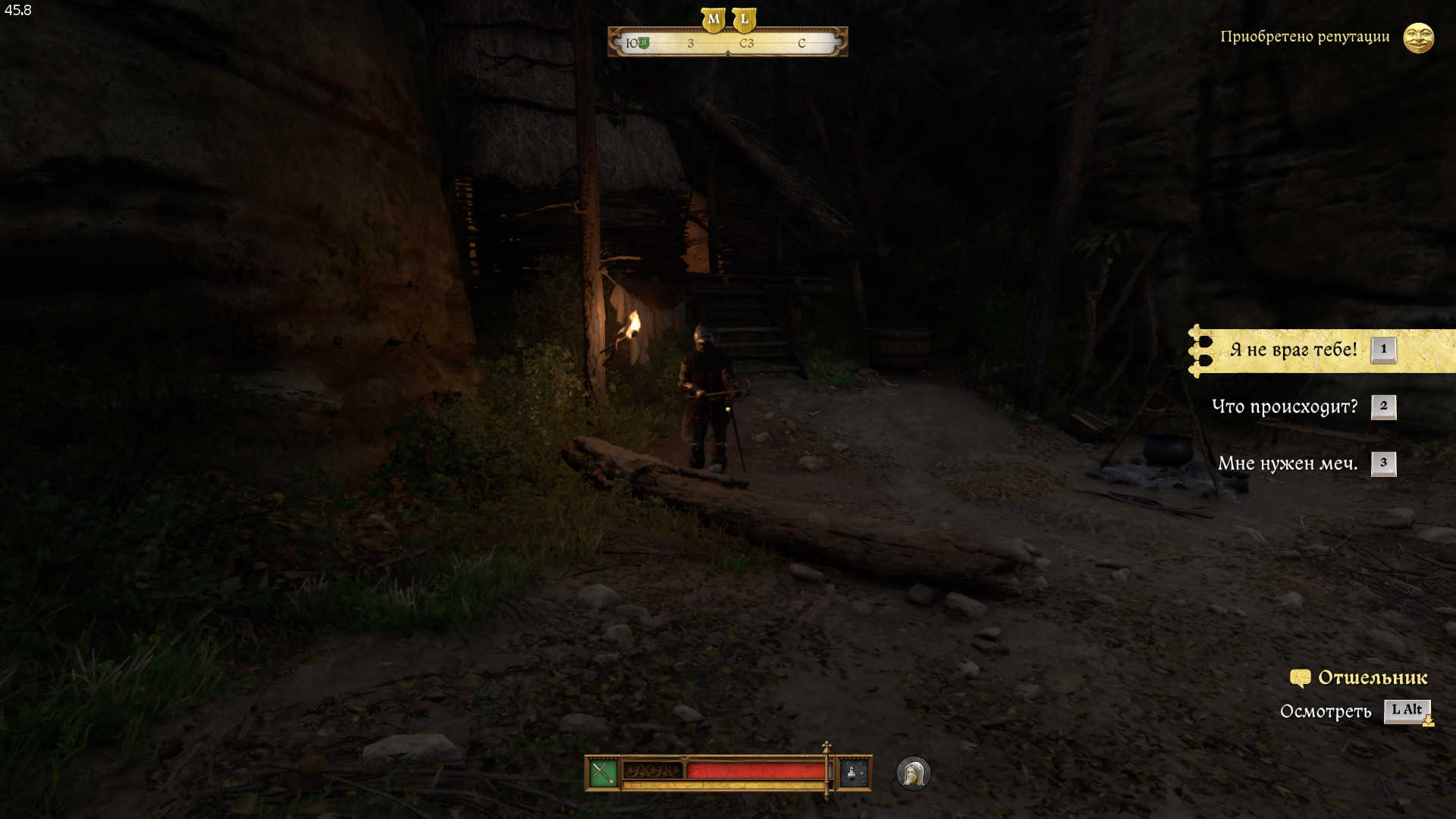Click the potion buff icon
This screenshot has width=1456, height=819.
tap(853, 773)
